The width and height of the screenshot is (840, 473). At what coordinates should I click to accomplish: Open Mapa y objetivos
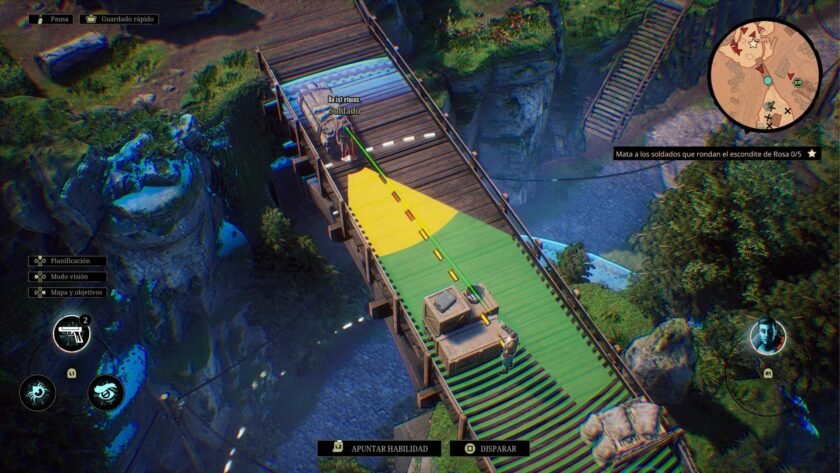68,292
